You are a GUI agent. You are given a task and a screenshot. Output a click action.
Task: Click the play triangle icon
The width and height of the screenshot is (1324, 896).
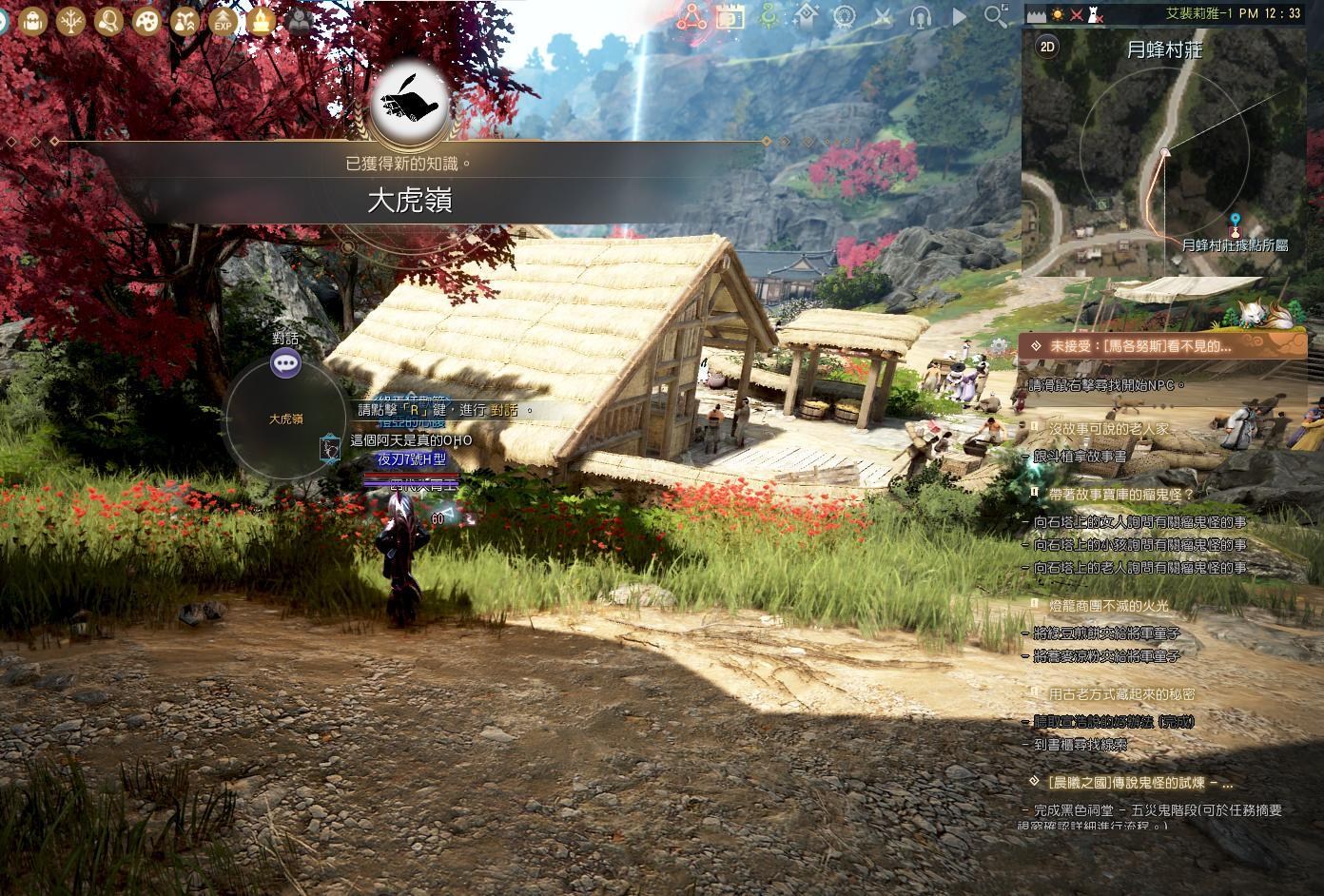click(x=958, y=16)
